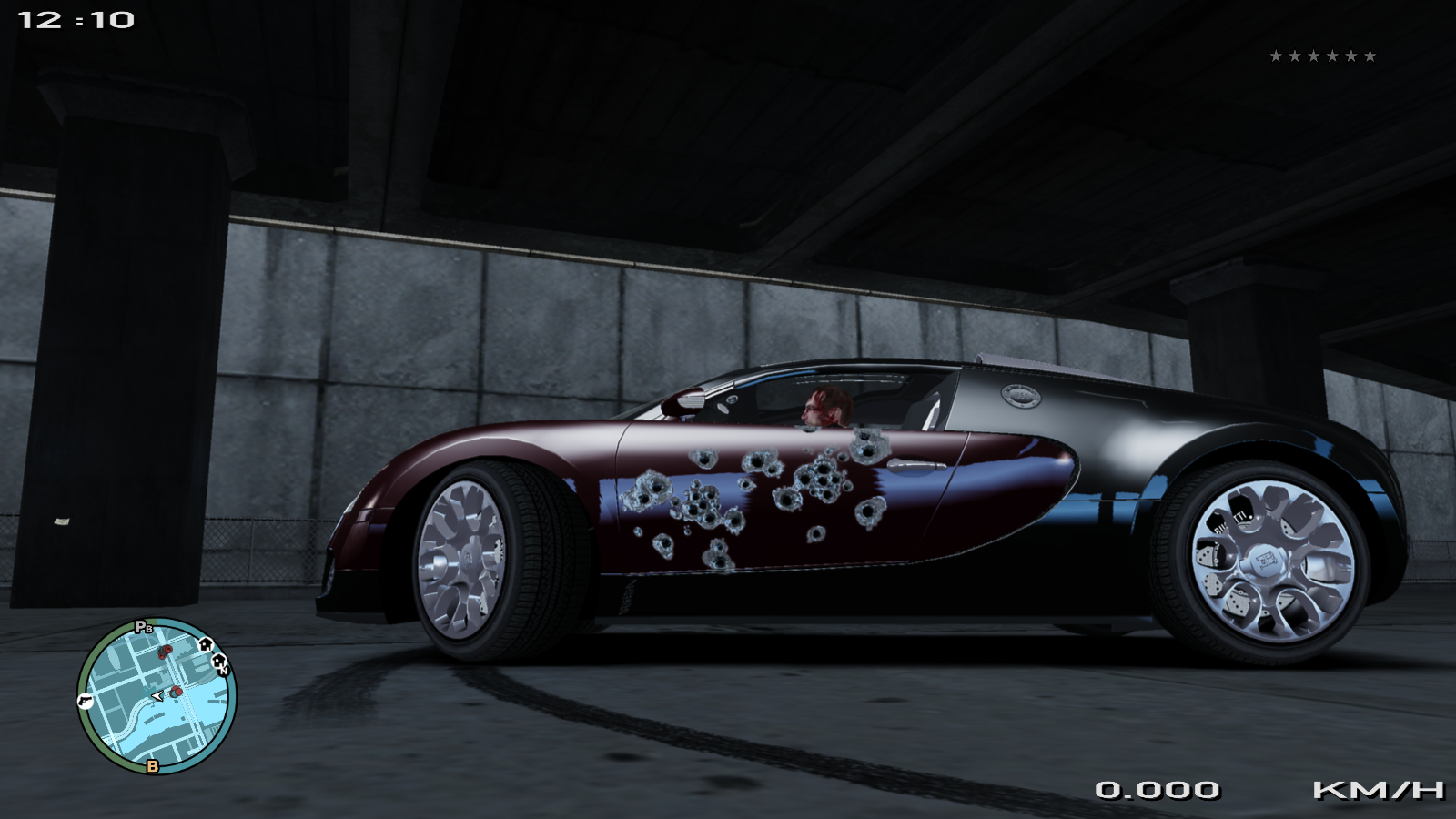The height and width of the screenshot is (819, 1456).
Task: Click the north indicator N on the minimap
Action: tap(224, 671)
